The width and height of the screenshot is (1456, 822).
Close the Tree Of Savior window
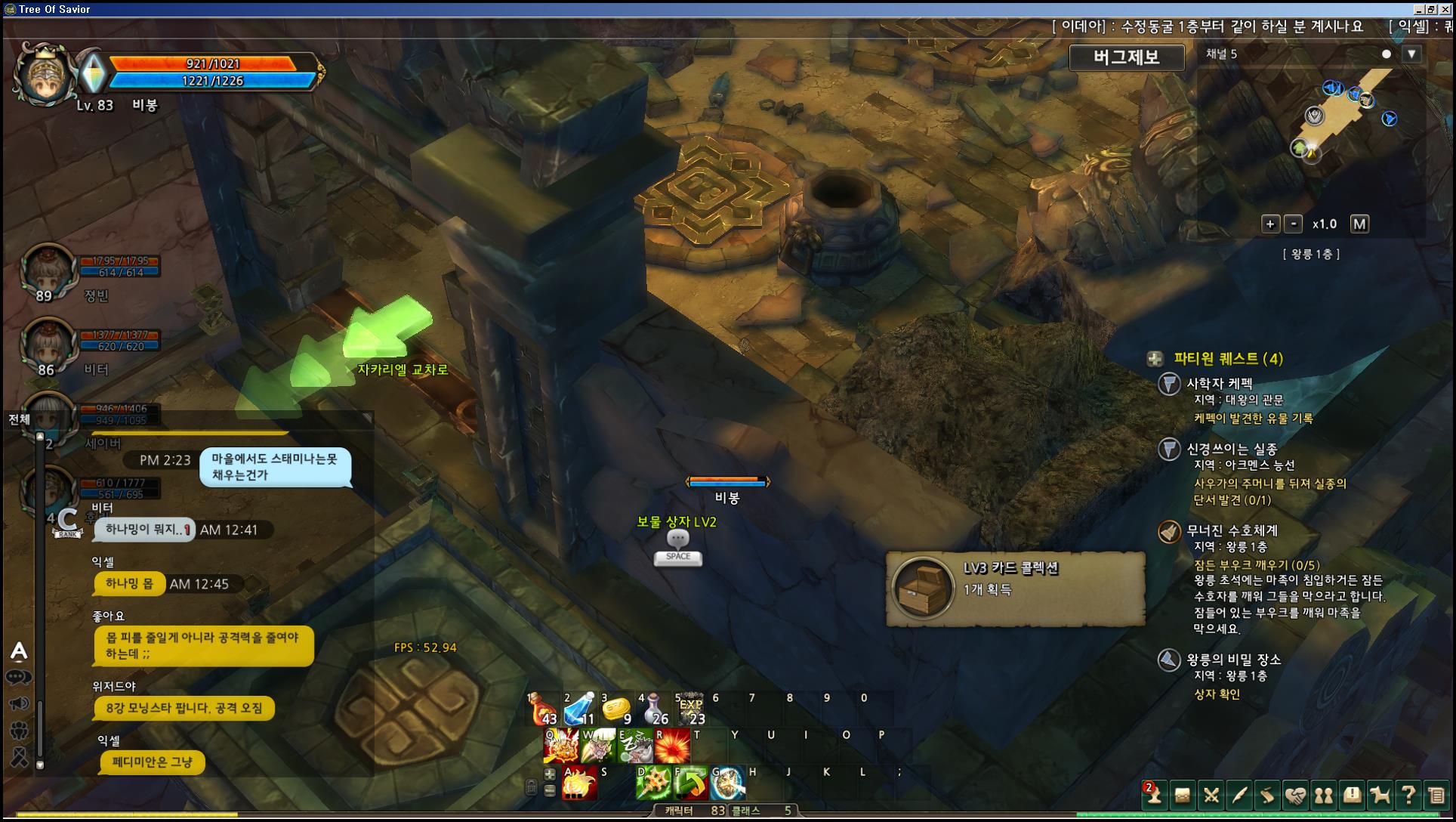[x=1444, y=9]
